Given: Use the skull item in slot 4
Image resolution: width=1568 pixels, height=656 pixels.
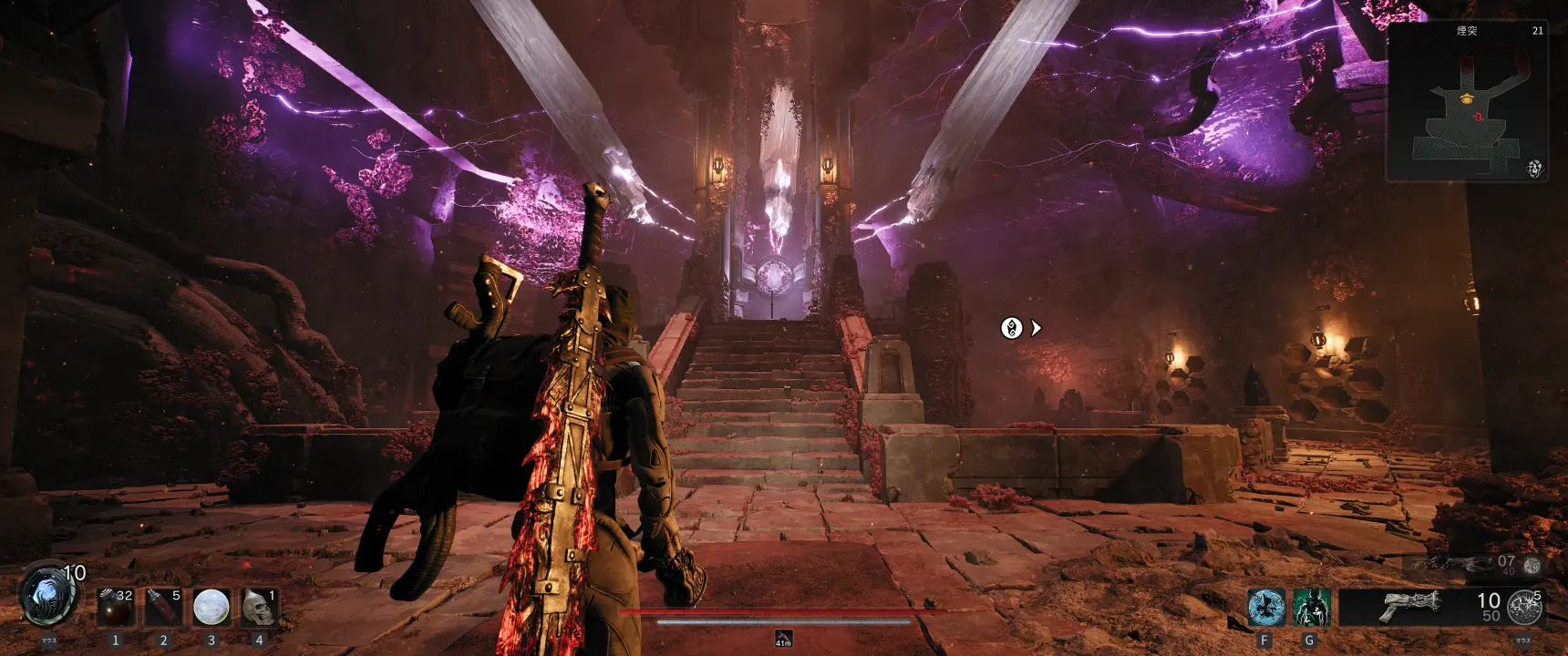Looking at the screenshot, I should point(259,607).
